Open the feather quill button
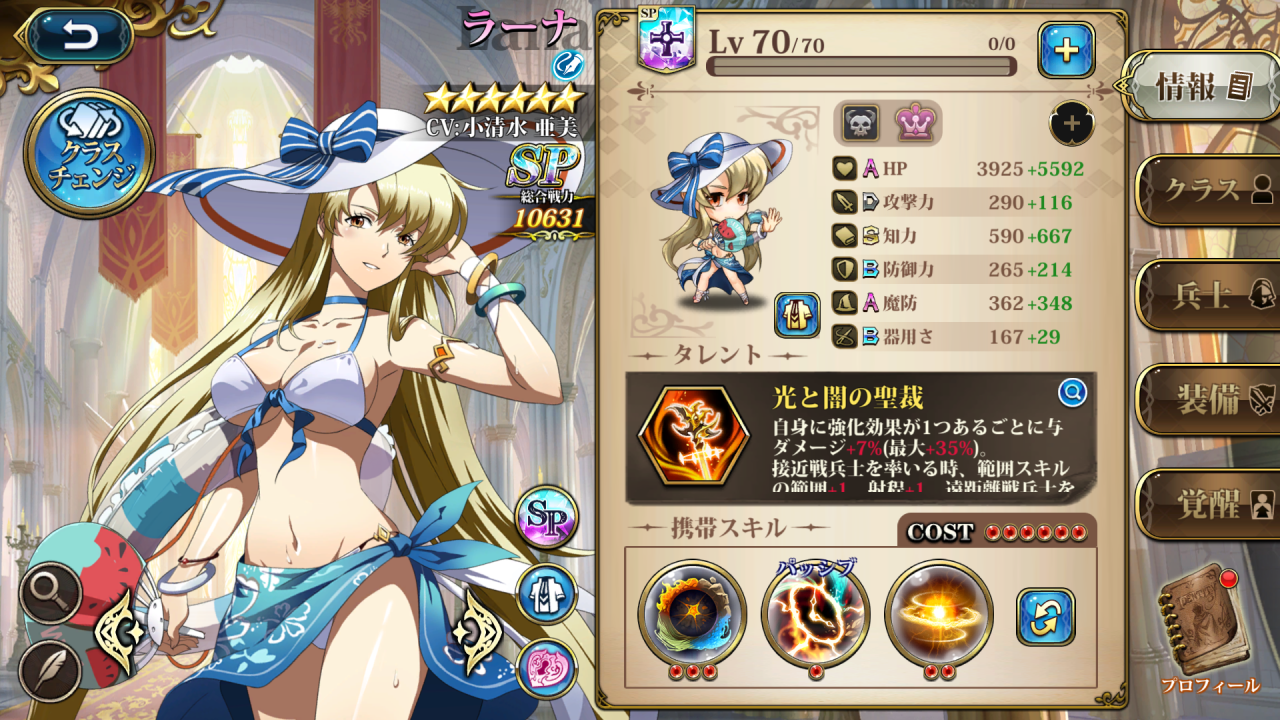 50,668
